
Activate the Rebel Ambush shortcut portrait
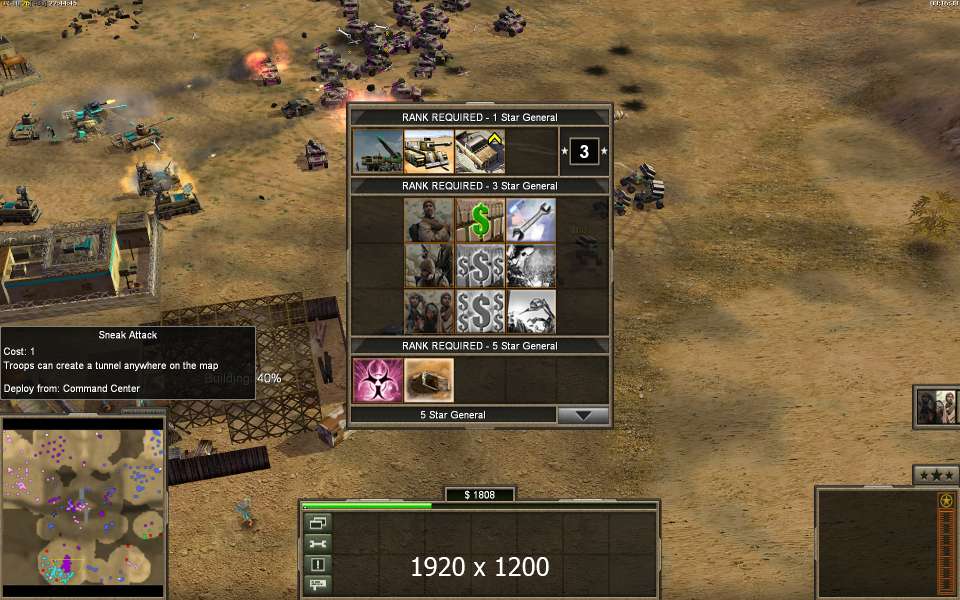[938, 407]
